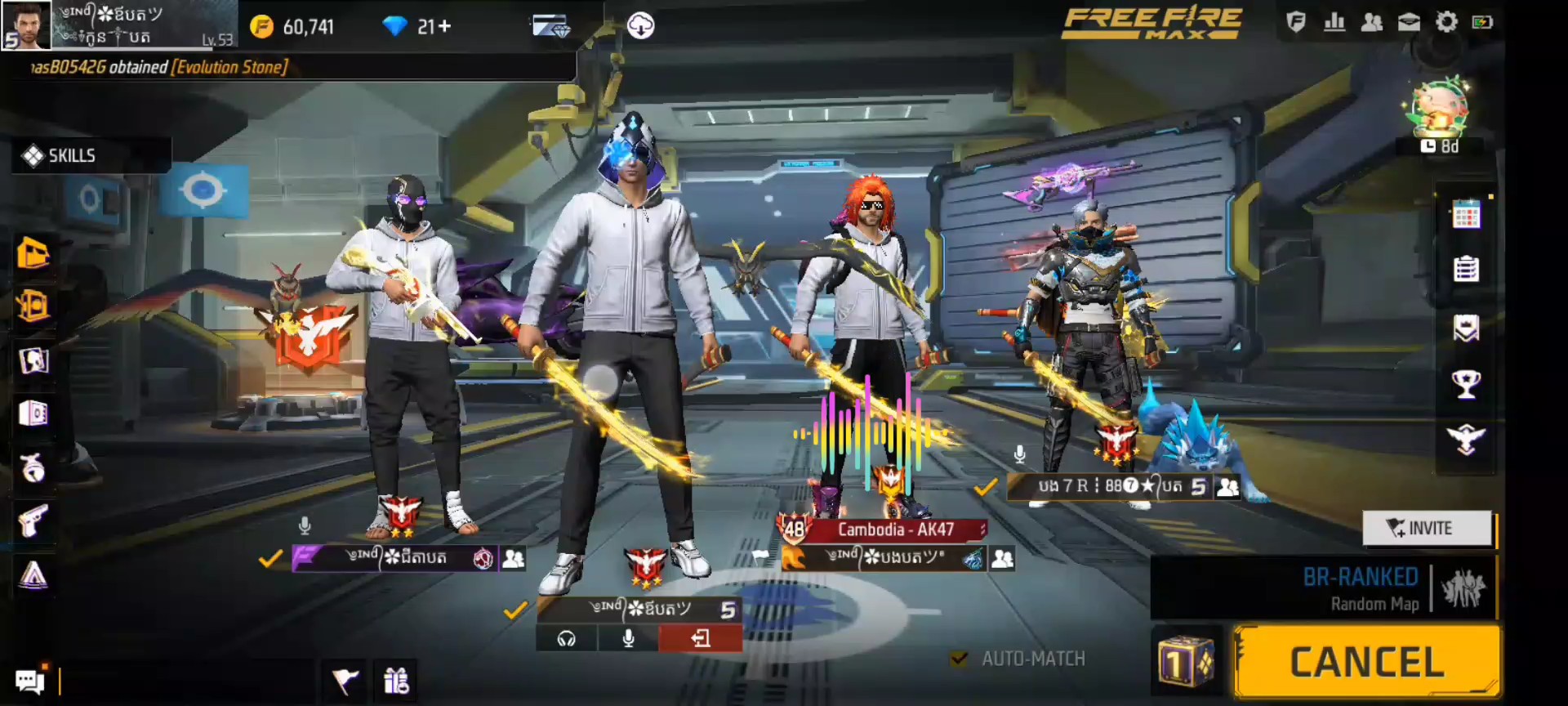Open the leaderboard bar chart icon
Viewport: 1568px width, 706px height.
[x=1334, y=22]
